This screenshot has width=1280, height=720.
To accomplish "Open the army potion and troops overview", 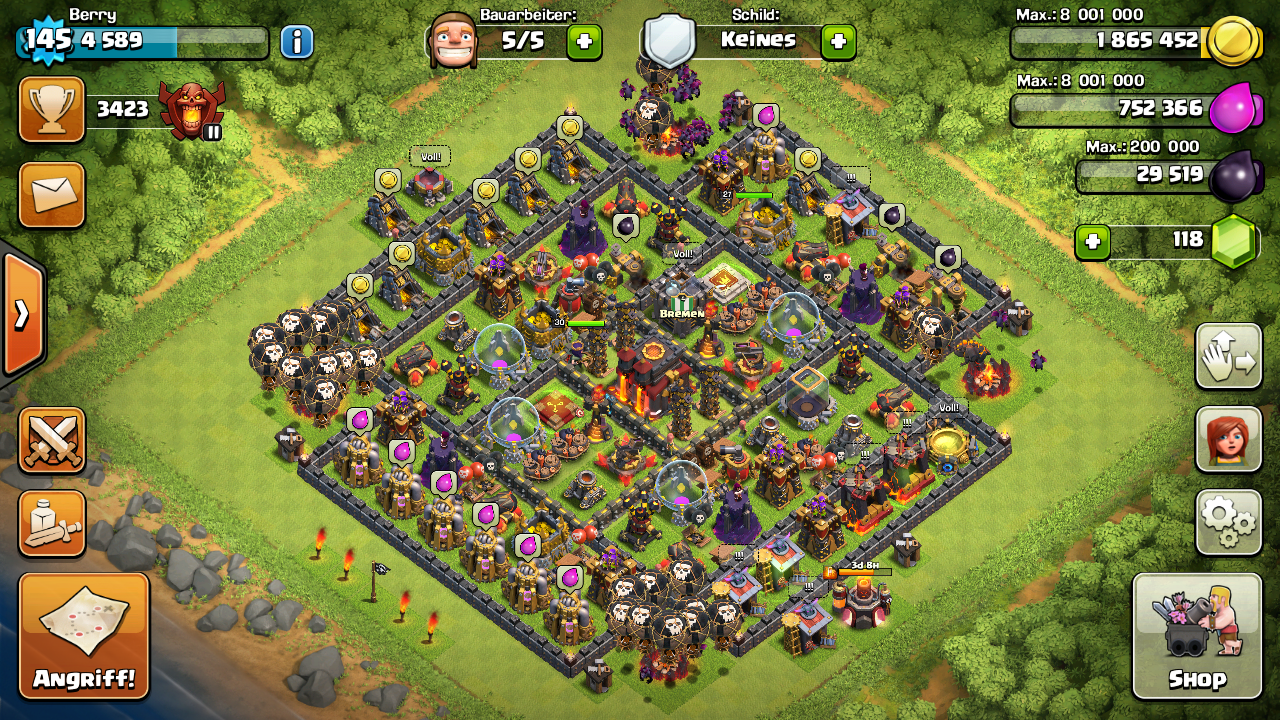I will (x=52, y=523).
